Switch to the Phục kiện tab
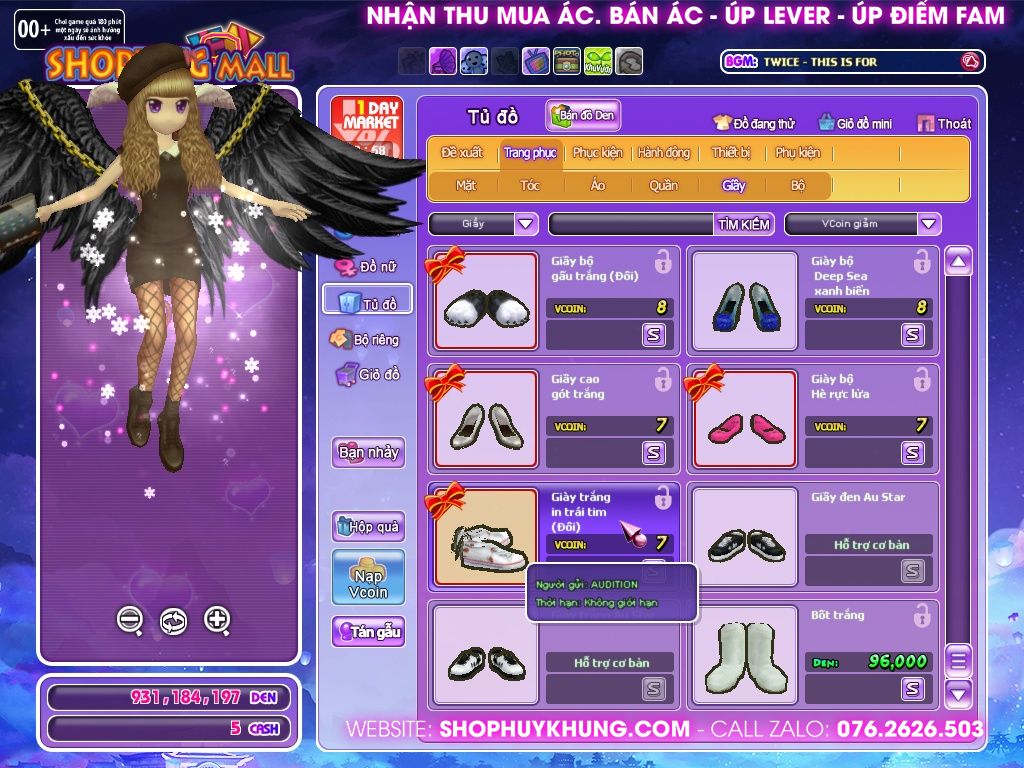Screen dimensions: 1024x768 pyautogui.click(x=597, y=153)
